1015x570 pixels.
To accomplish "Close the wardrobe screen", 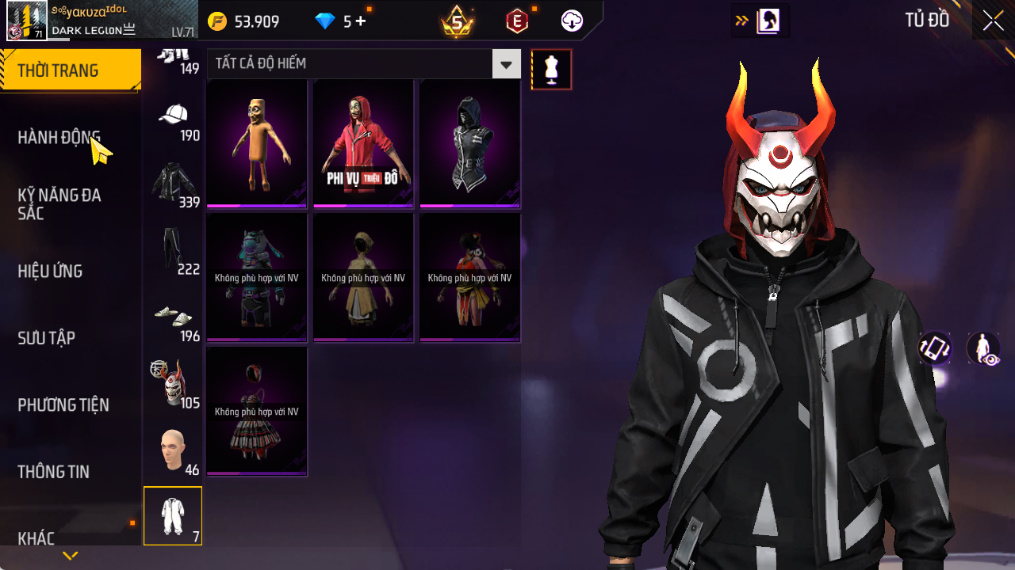I will 992,20.
